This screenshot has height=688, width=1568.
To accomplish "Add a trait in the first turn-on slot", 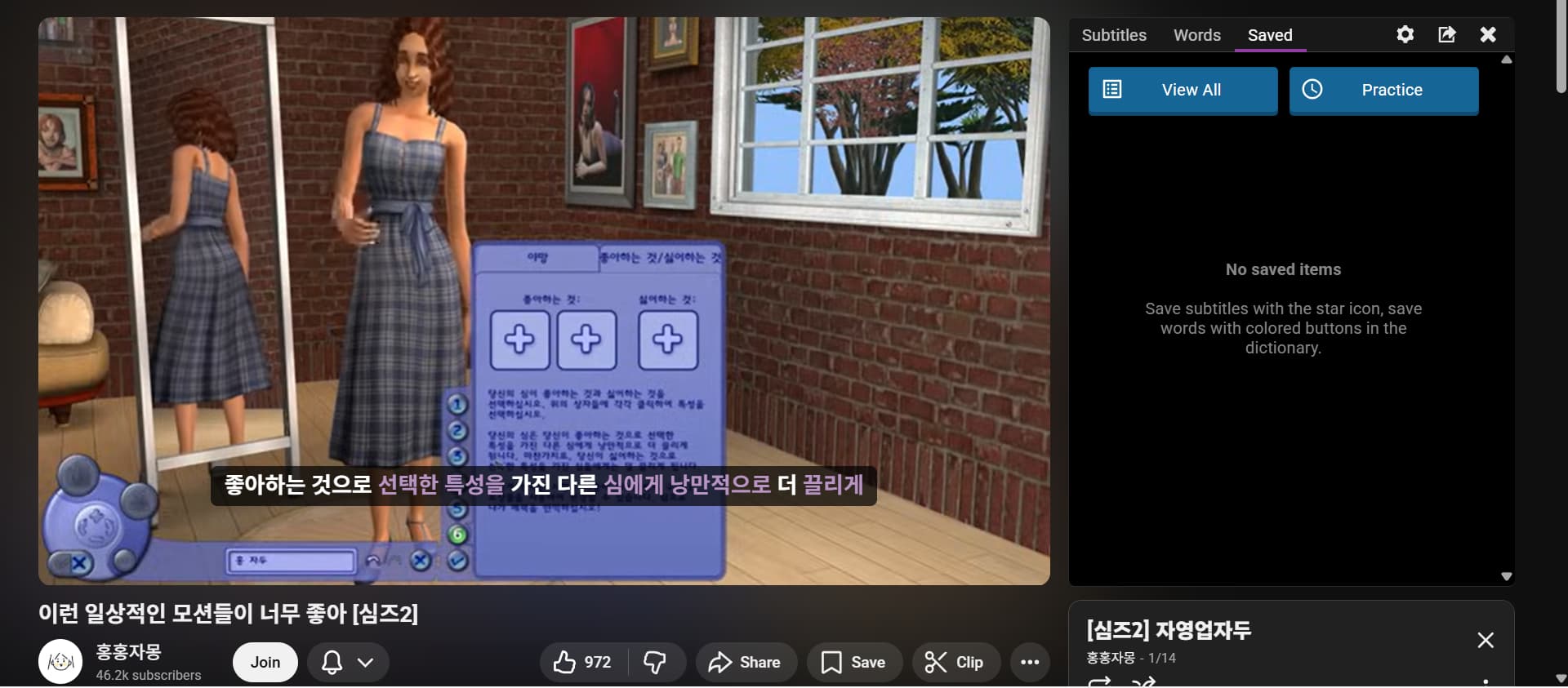I will coord(519,340).
